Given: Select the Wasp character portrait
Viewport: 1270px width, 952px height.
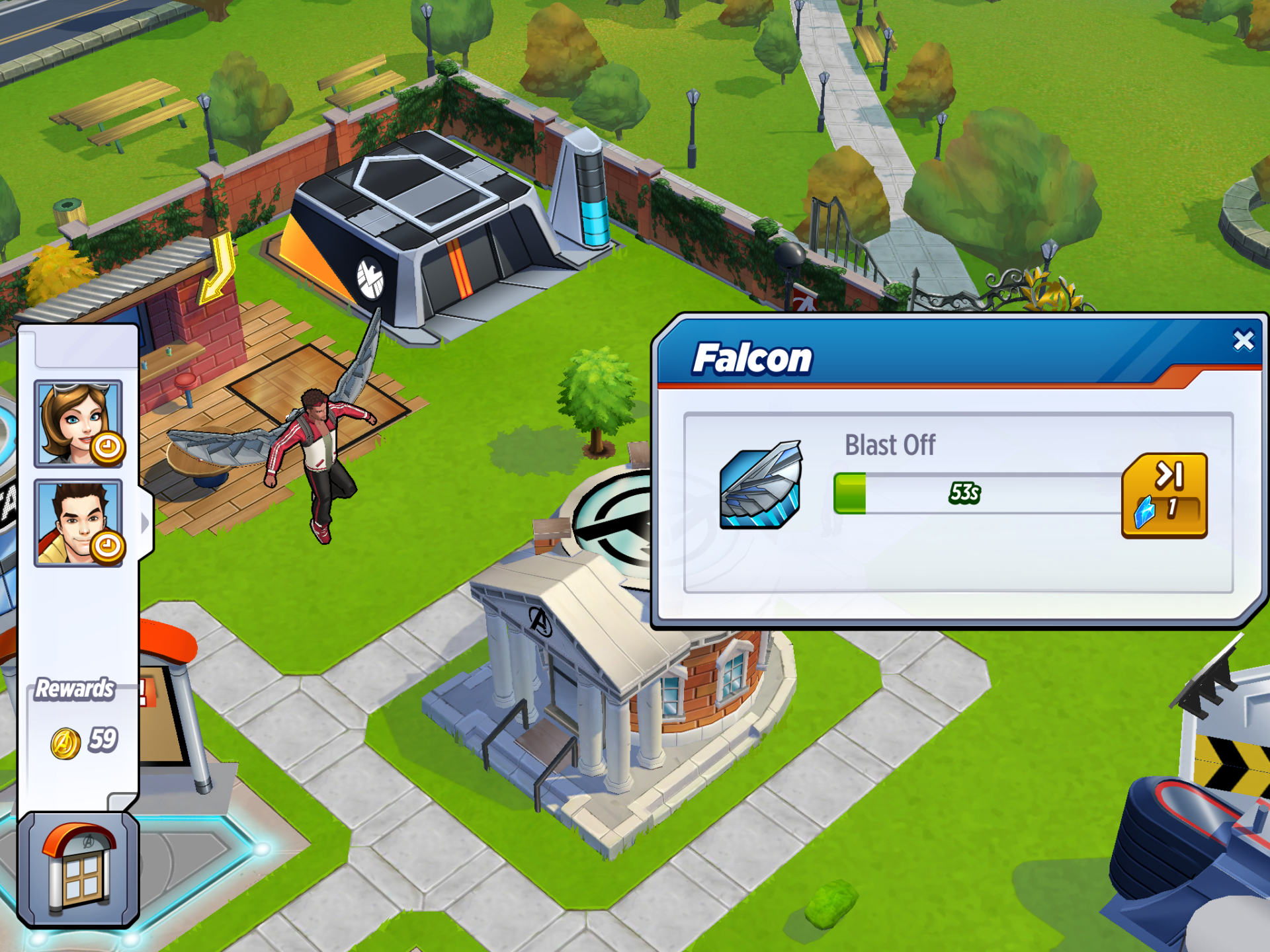Looking at the screenshot, I should click(78, 423).
